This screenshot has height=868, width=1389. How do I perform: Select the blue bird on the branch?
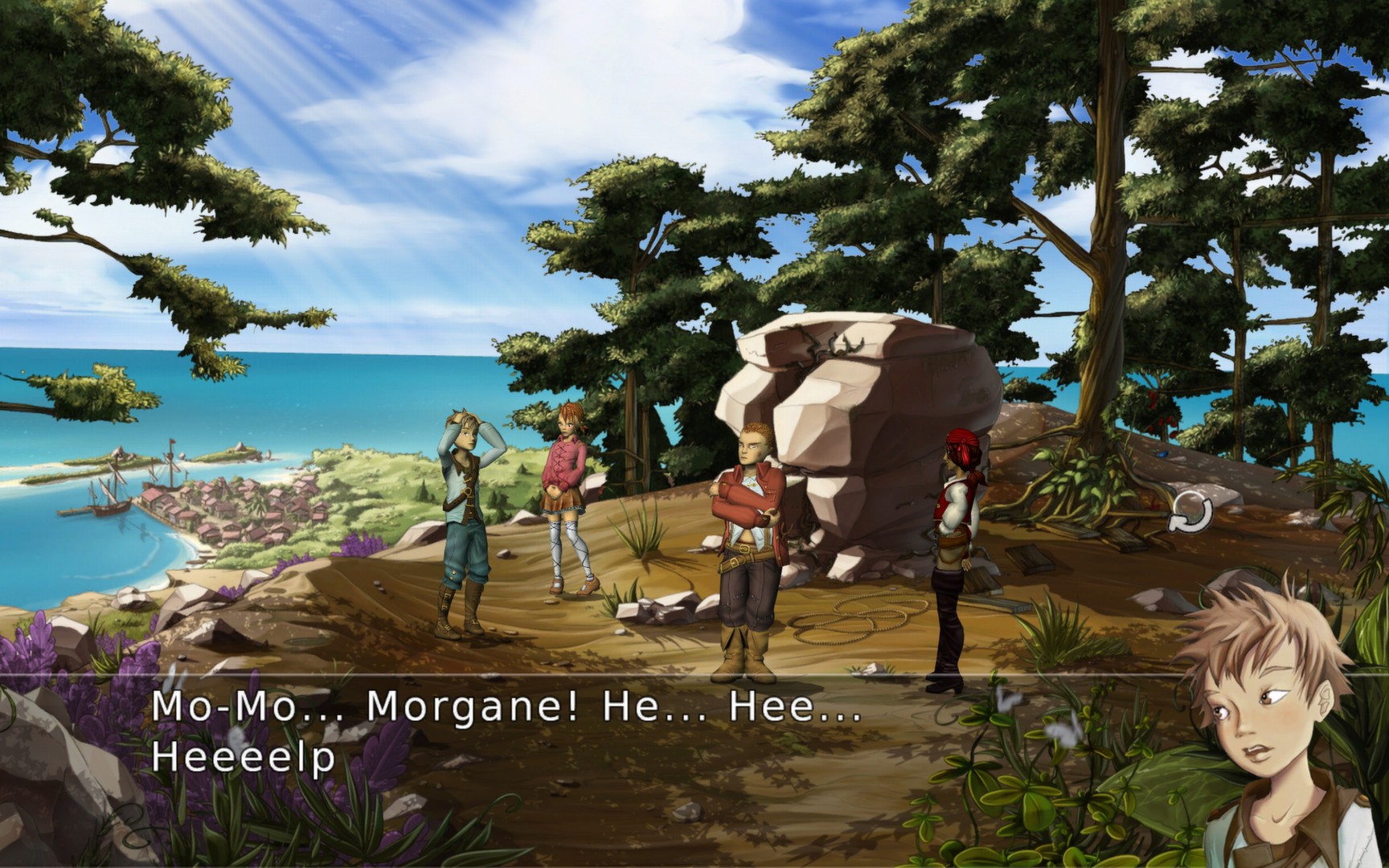pyautogui.click(x=1162, y=452)
